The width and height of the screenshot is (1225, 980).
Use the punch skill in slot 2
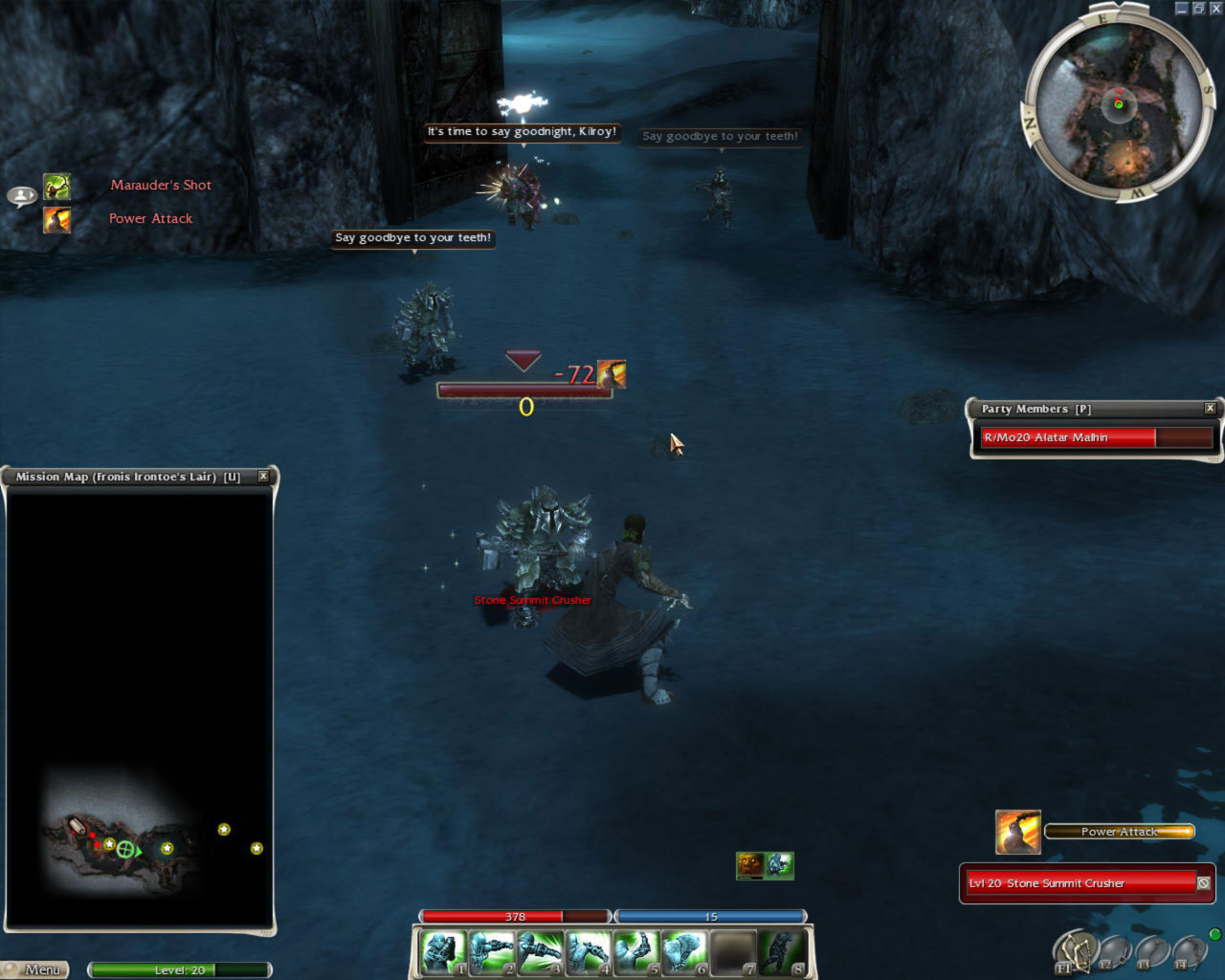[491, 953]
